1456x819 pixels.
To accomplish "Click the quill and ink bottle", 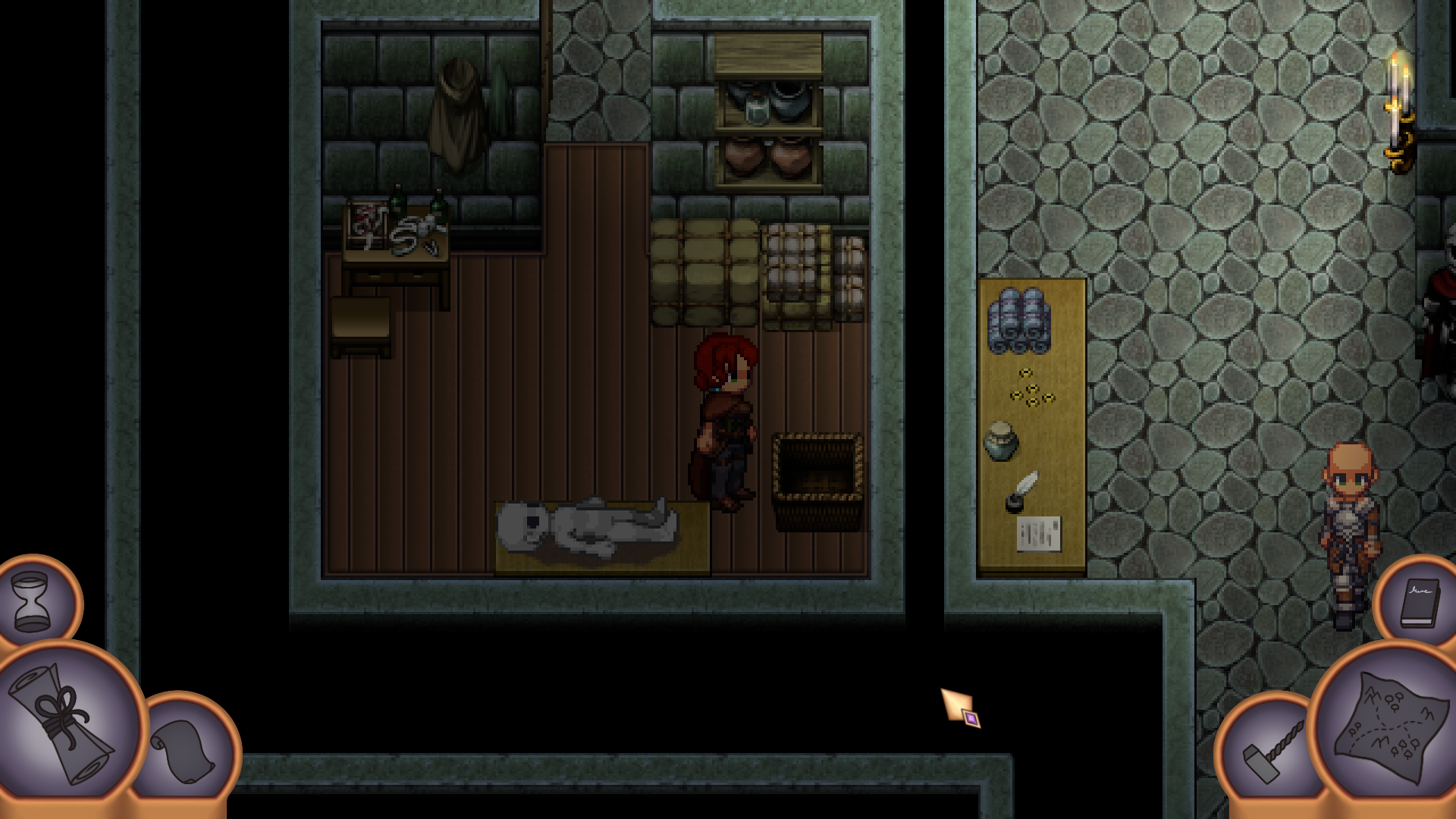I will (1021, 494).
